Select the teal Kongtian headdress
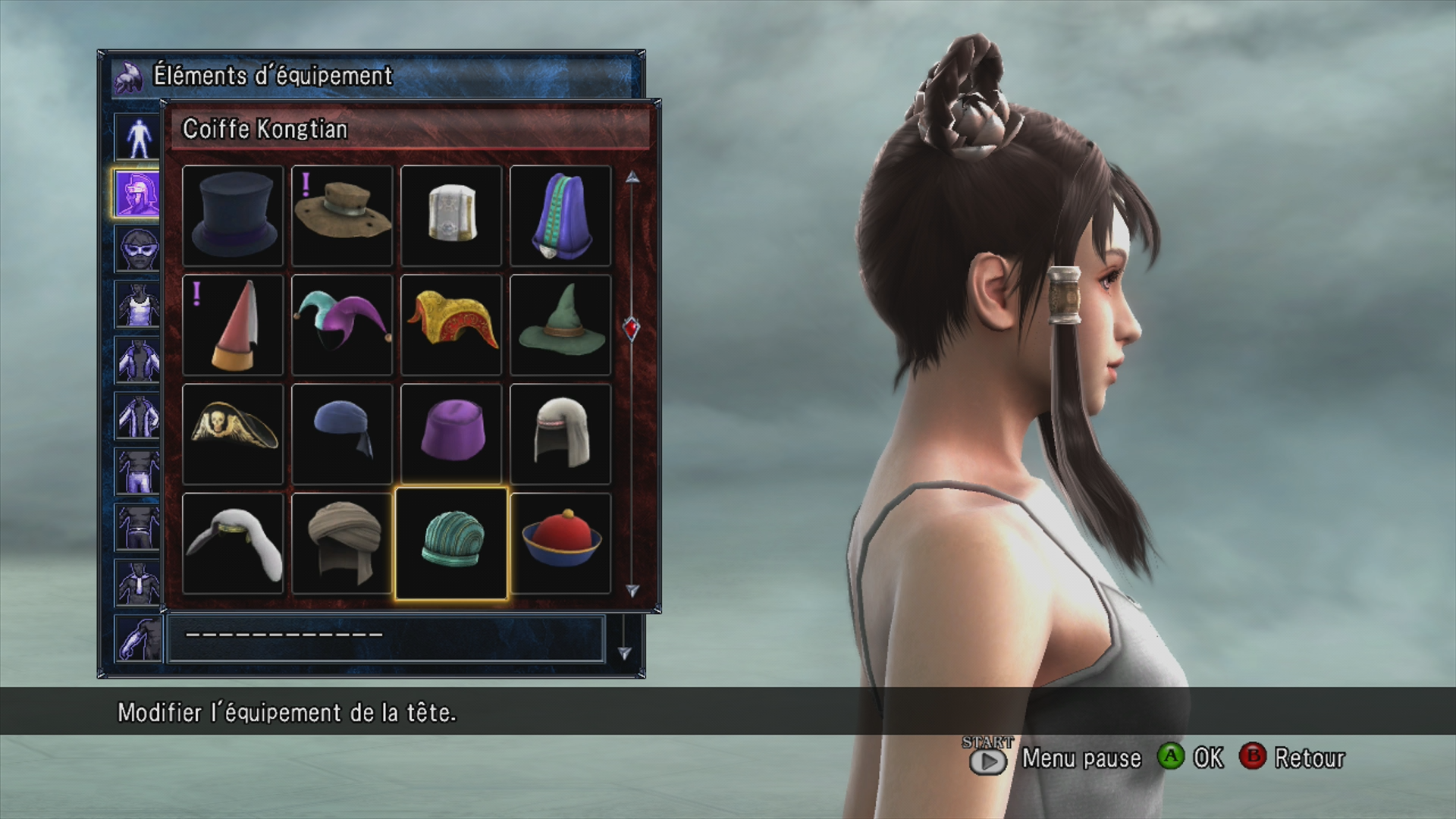The image size is (1456, 819). tap(451, 544)
